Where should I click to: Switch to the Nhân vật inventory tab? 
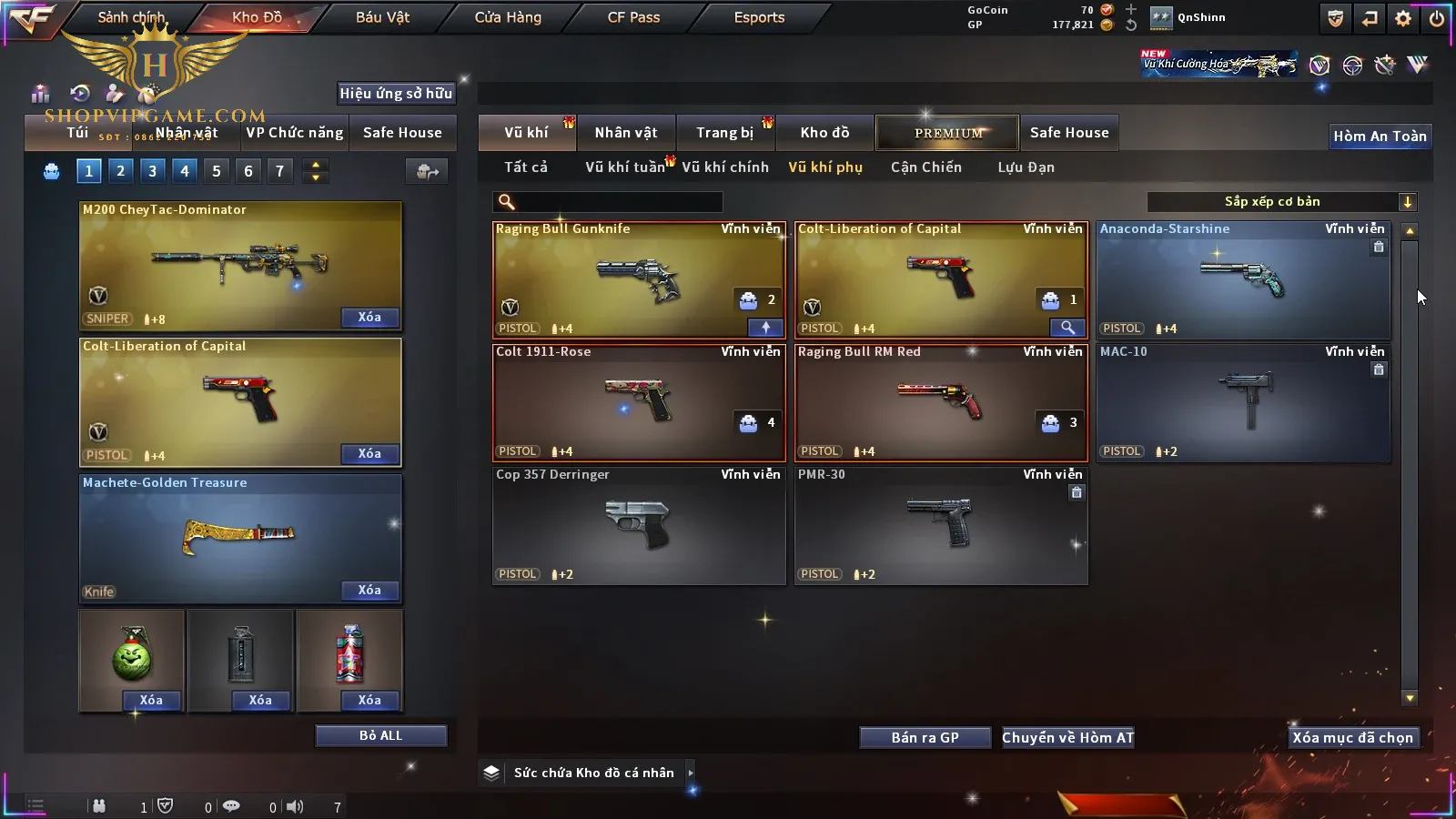626,133
